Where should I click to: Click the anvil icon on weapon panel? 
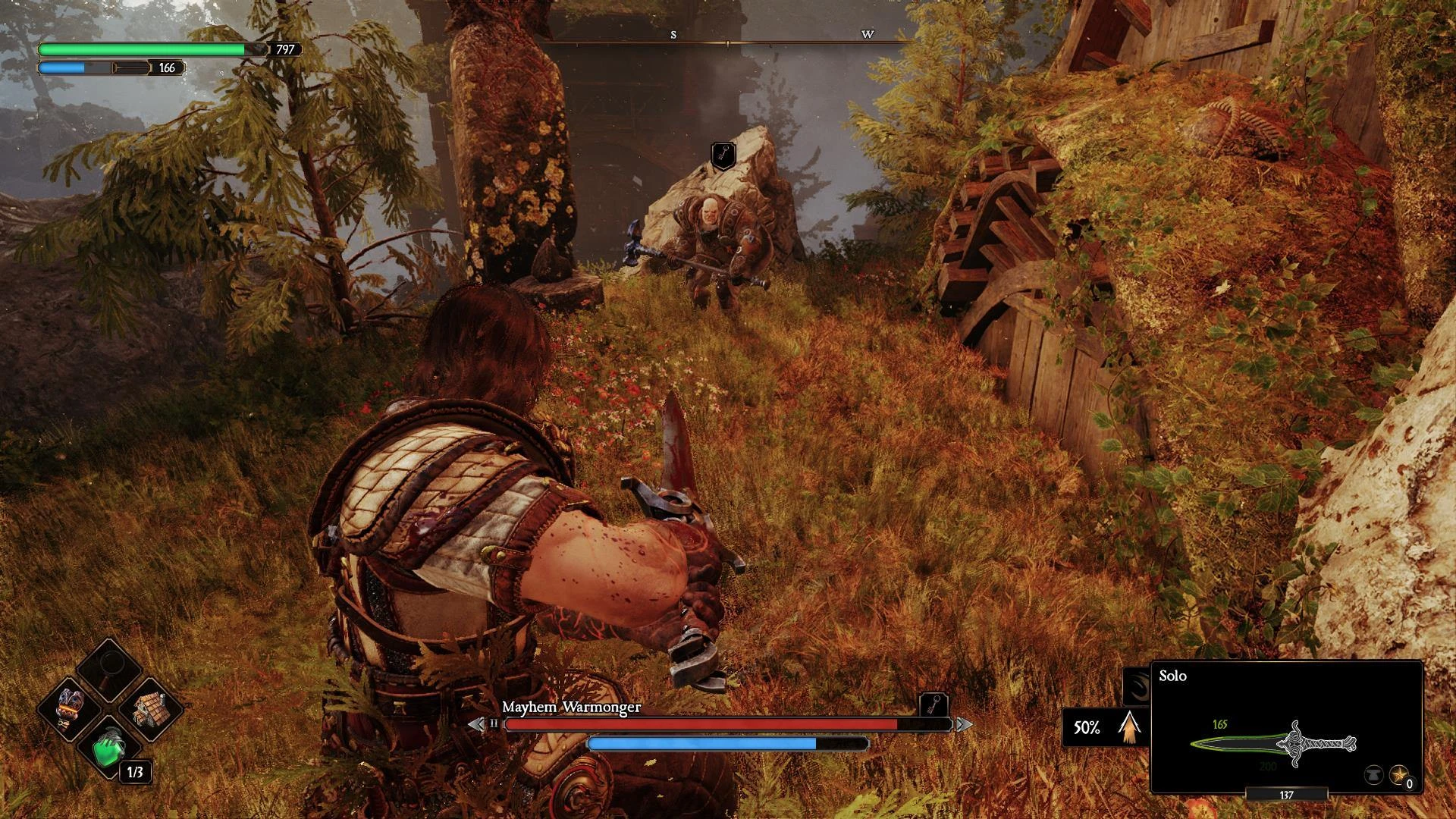[x=1373, y=775]
